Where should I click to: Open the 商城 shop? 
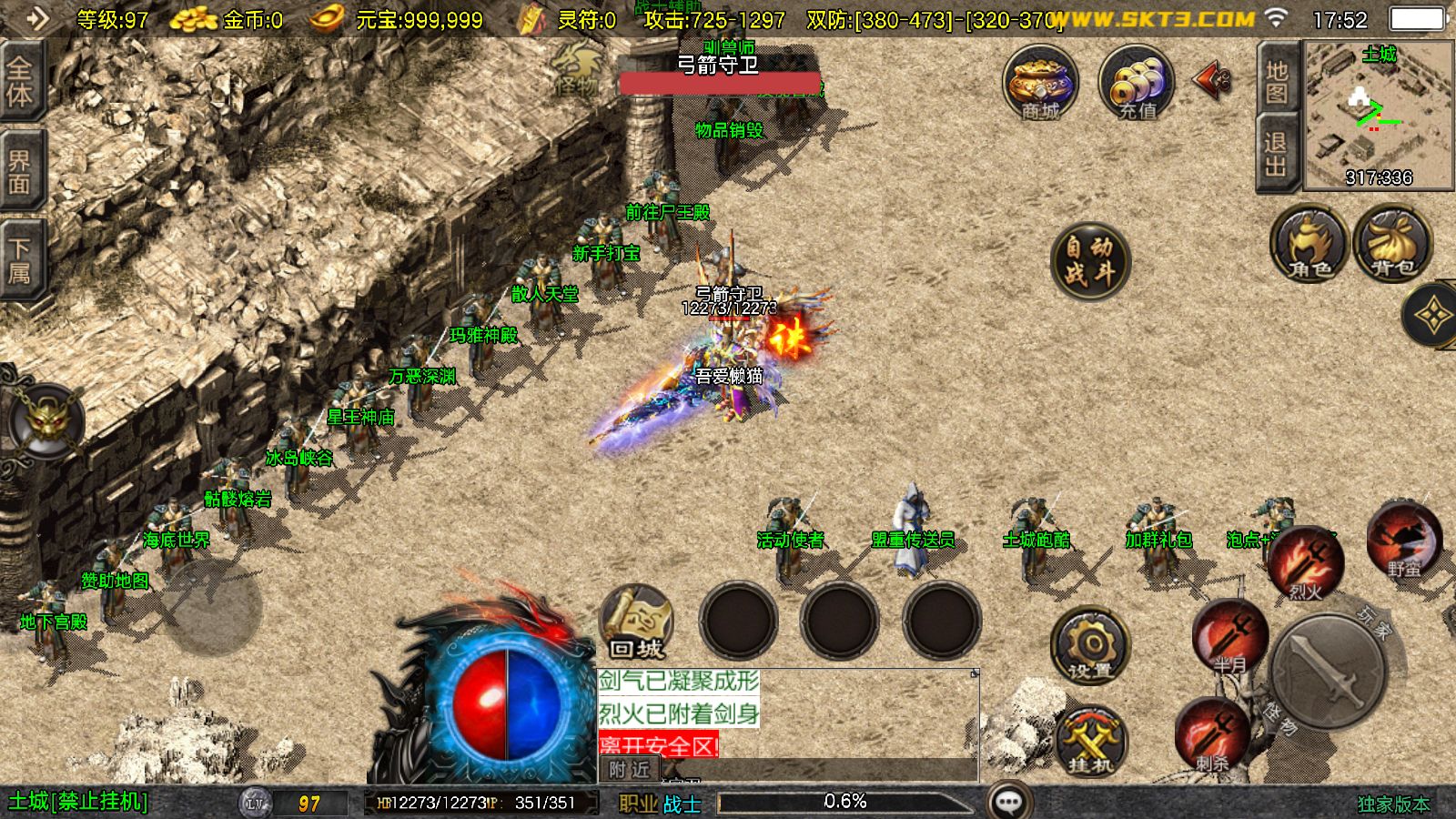click(1040, 83)
